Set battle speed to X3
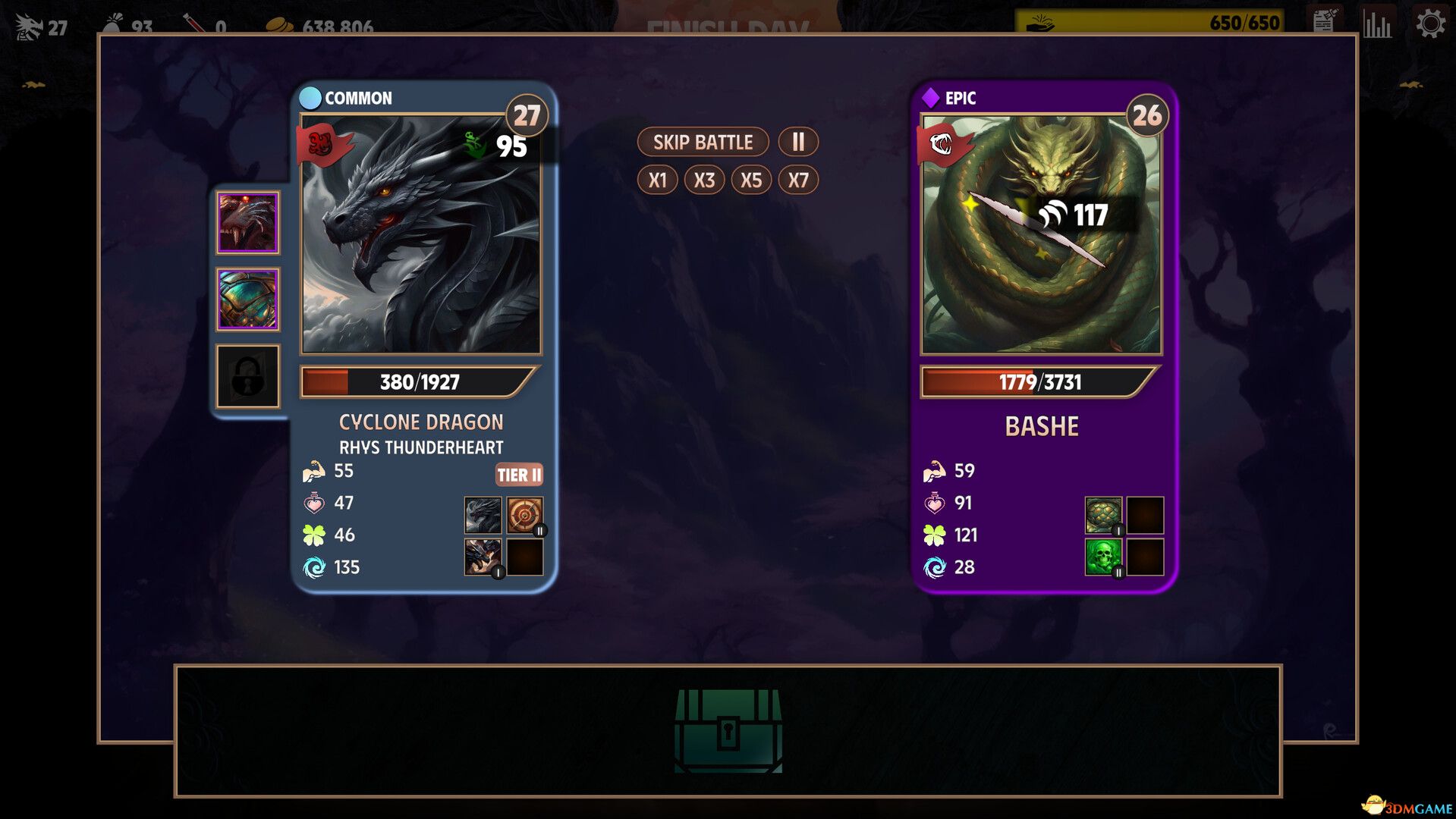Image resolution: width=1456 pixels, height=819 pixels. (x=704, y=180)
